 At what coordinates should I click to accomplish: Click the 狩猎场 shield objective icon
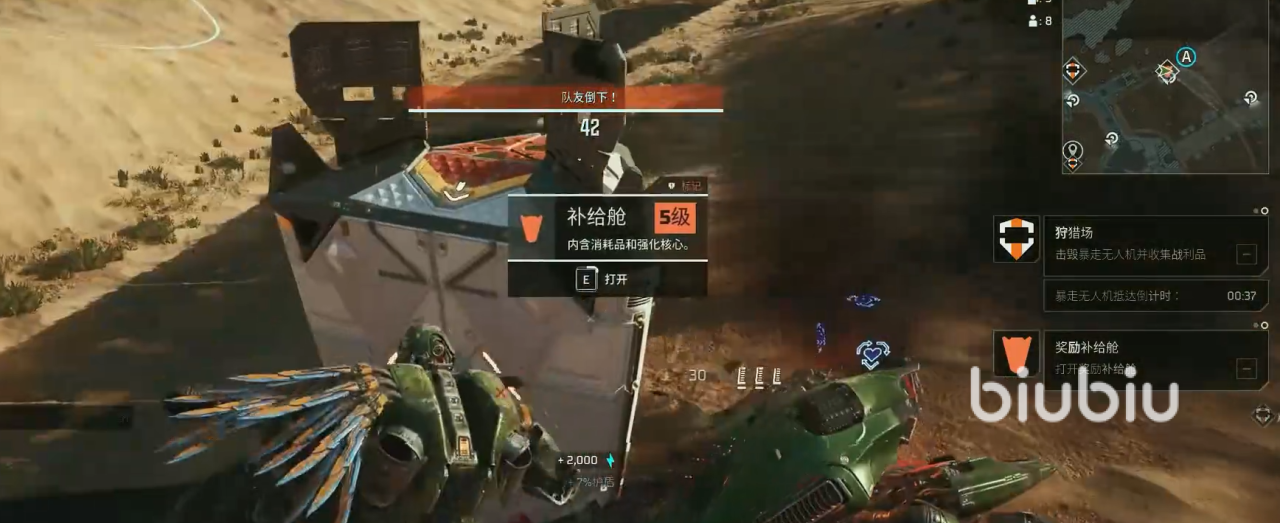point(1016,239)
